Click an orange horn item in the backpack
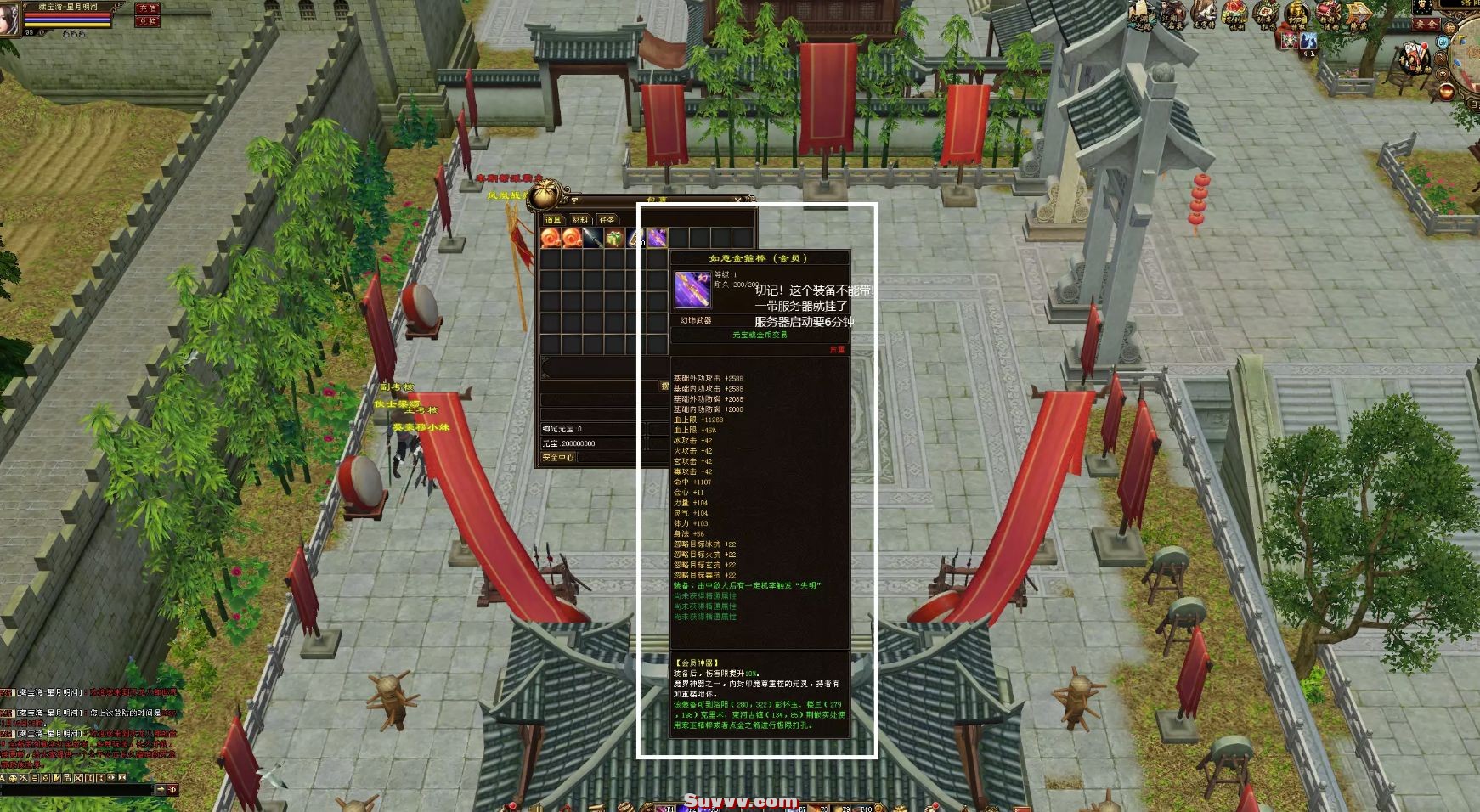The image size is (1480, 812). tap(551, 239)
